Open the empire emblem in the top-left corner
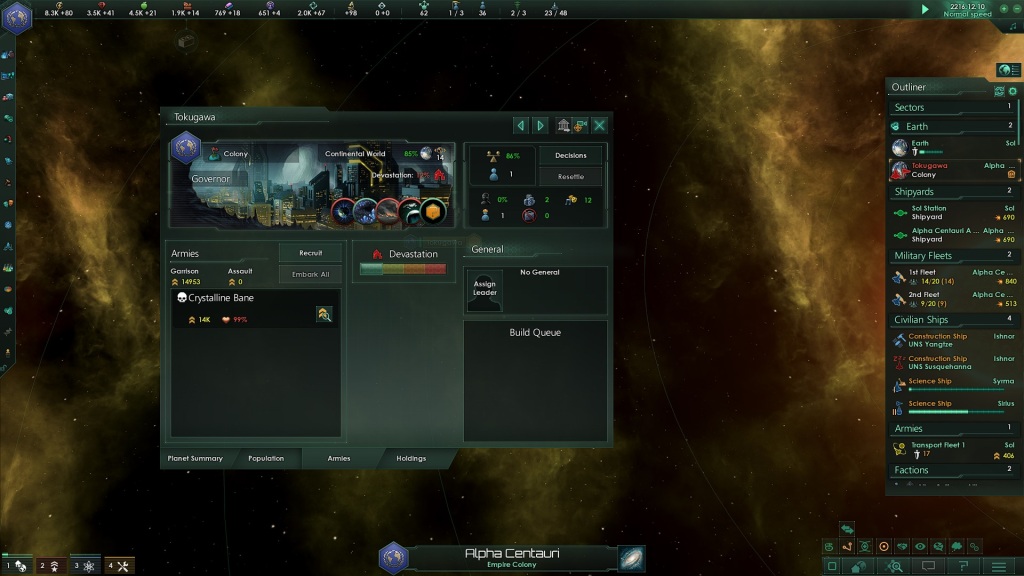The image size is (1024, 576). [17, 19]
